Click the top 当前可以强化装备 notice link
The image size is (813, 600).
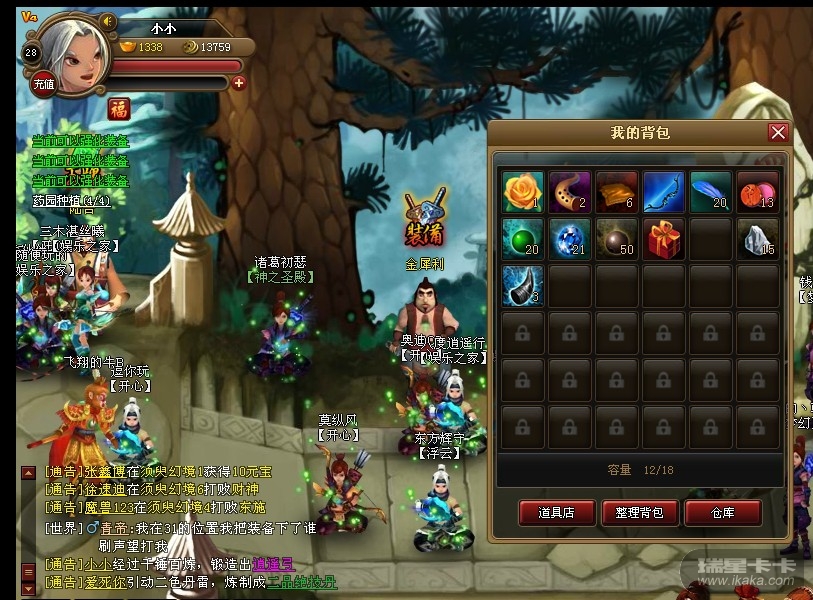point(80,142)
